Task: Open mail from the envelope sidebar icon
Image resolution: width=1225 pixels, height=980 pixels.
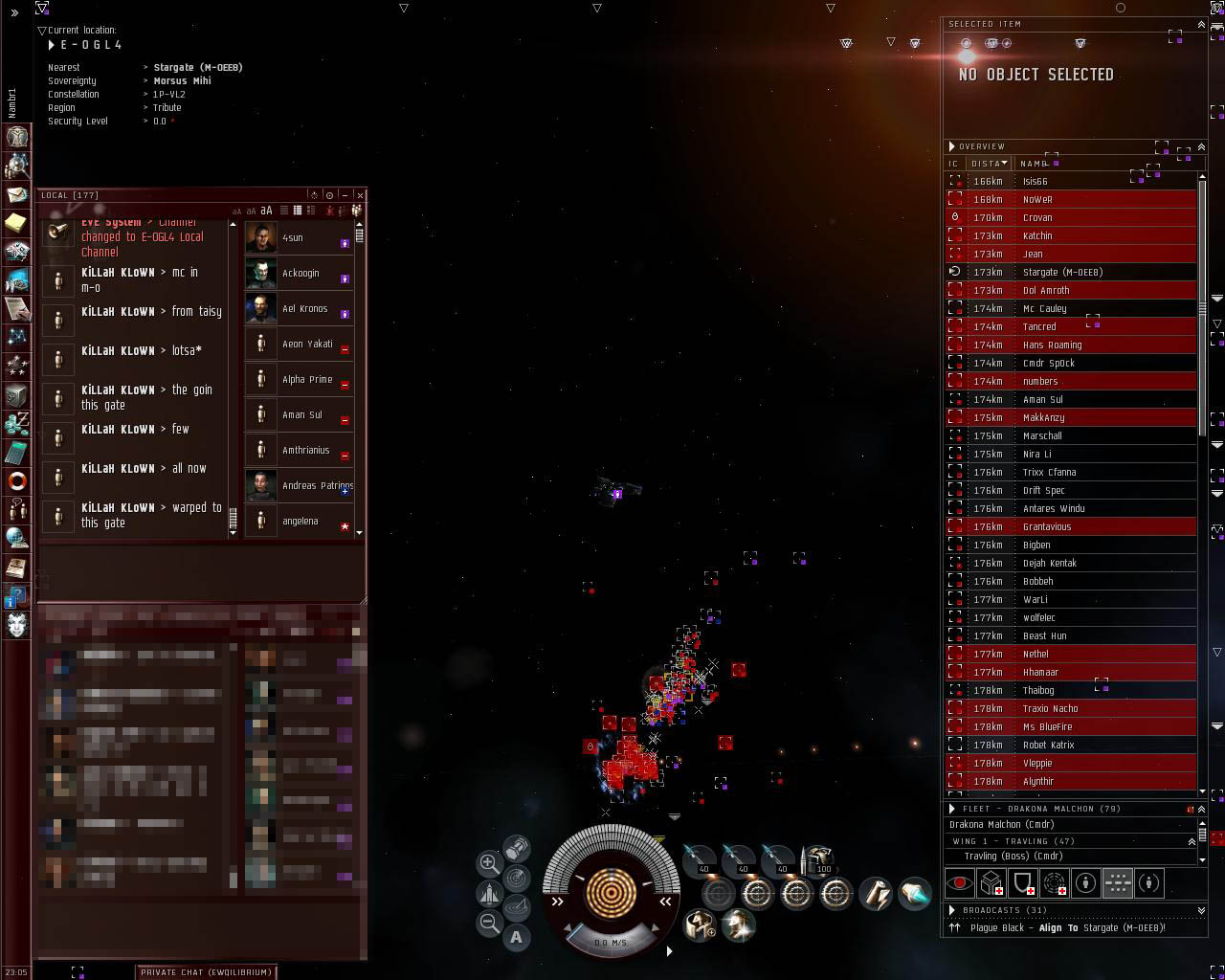Action: pyautogui.click(x=17, y=194)
